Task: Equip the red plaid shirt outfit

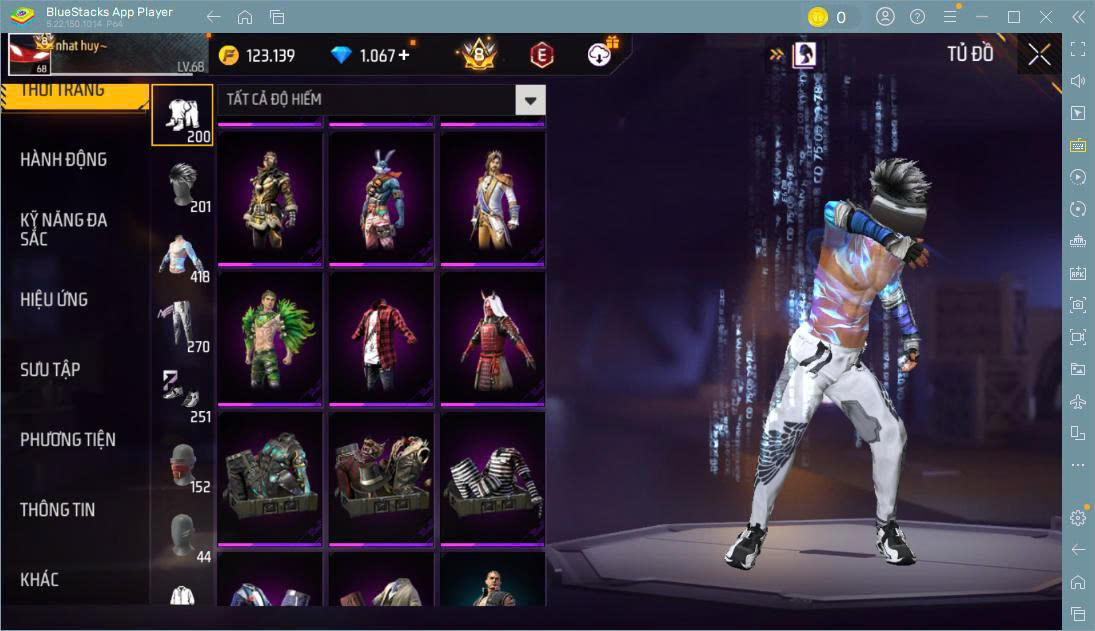Action: point(381,337)
